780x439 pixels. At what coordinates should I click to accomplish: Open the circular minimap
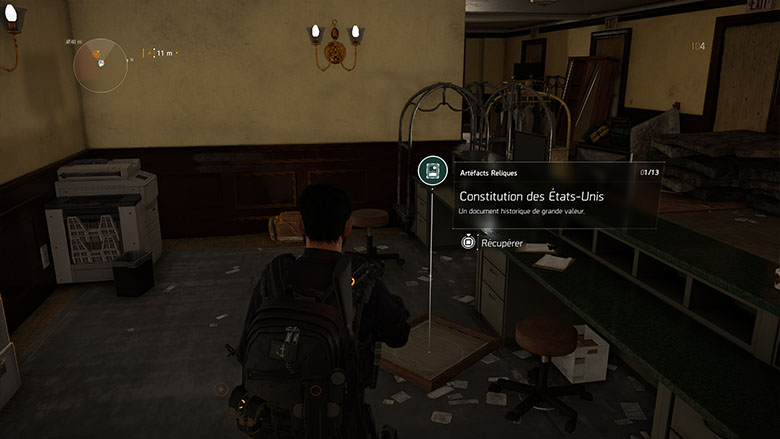tap(101, 65)
